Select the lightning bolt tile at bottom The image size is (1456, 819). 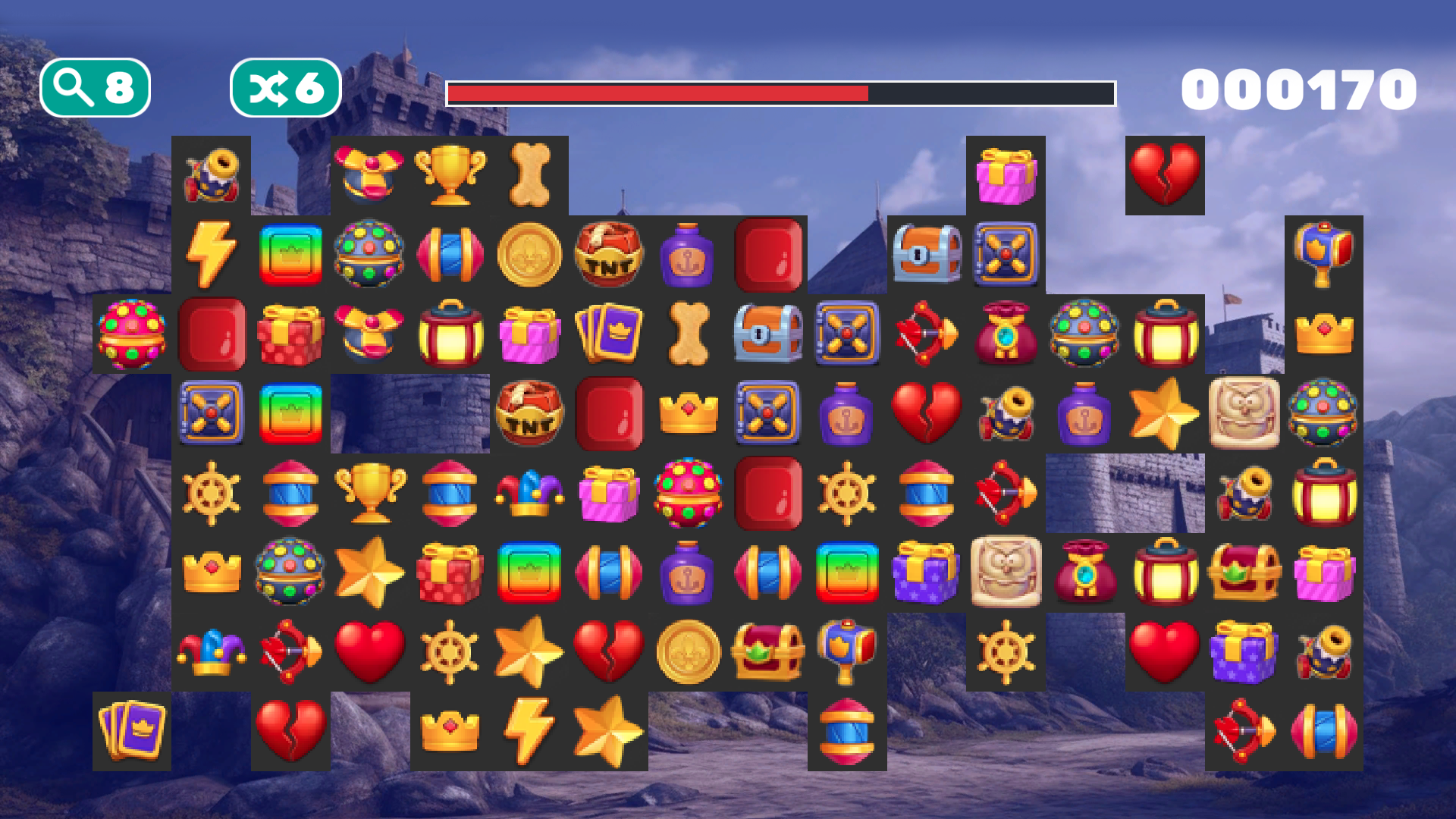pos(530,732)
